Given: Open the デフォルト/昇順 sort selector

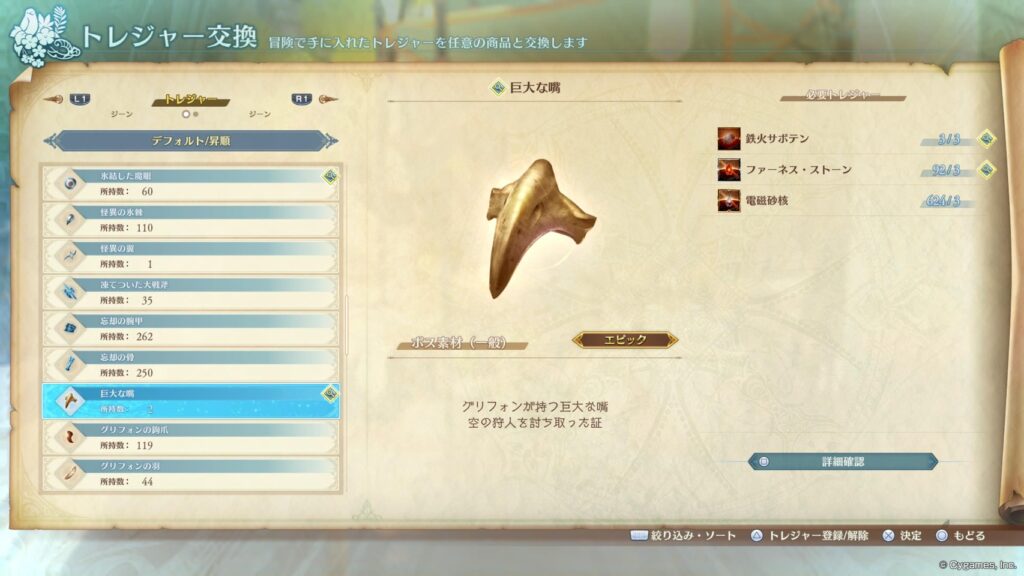Looking at the screenshot, I should click(x=190, y=141).
